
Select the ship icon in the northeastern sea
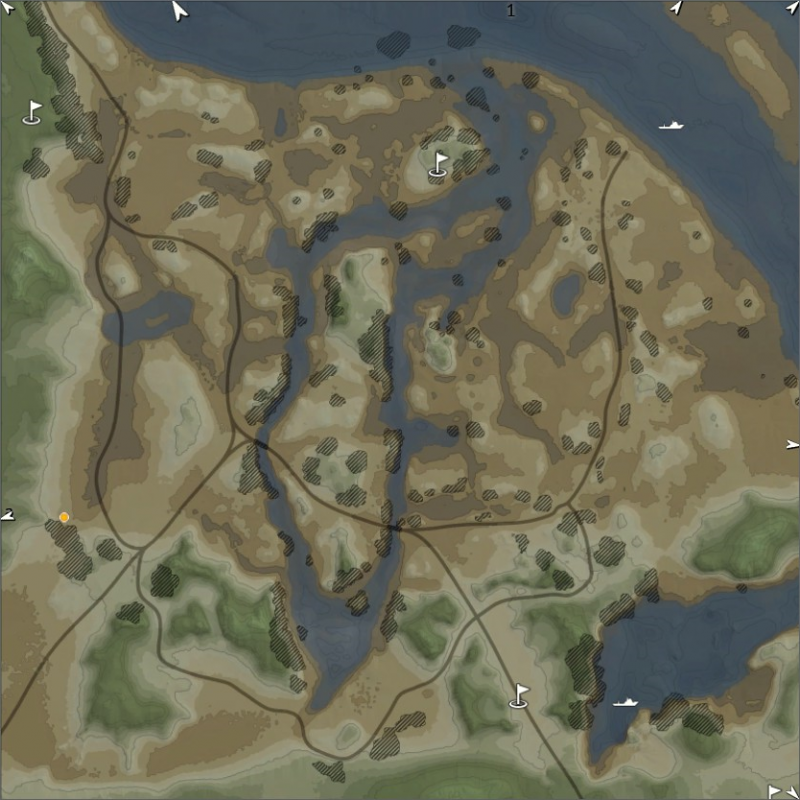(x=671, y=126)
